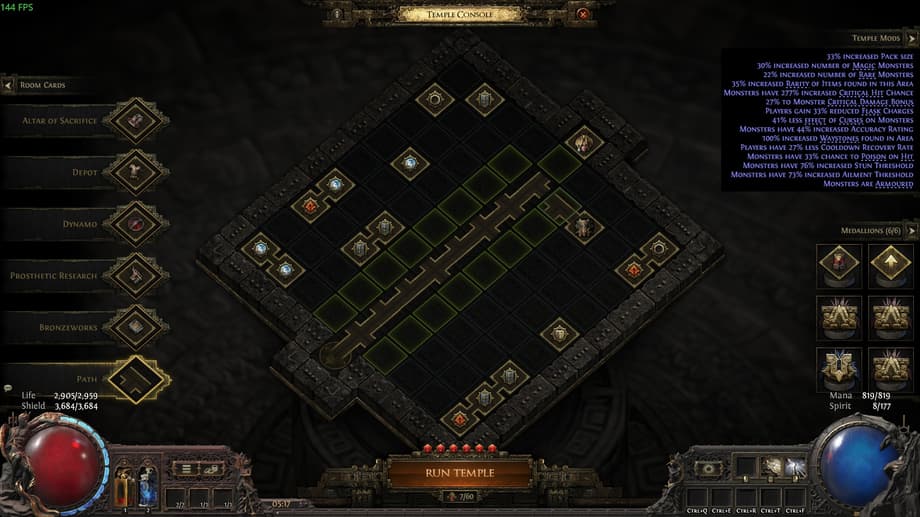This screenshot has width=920, height=517.
Task: Start the temple with Run Temple
Action: pyautogui.click(x=459, y=472)
